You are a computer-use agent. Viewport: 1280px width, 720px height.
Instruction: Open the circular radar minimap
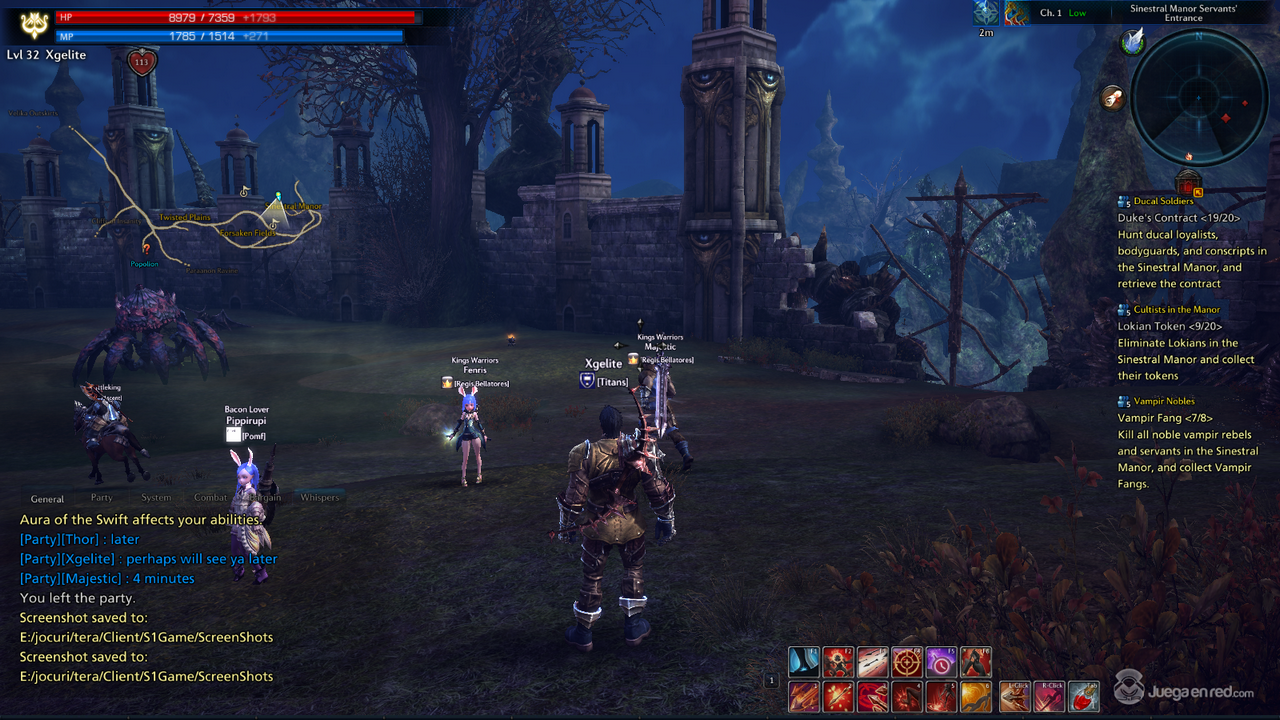point(1198,97)
